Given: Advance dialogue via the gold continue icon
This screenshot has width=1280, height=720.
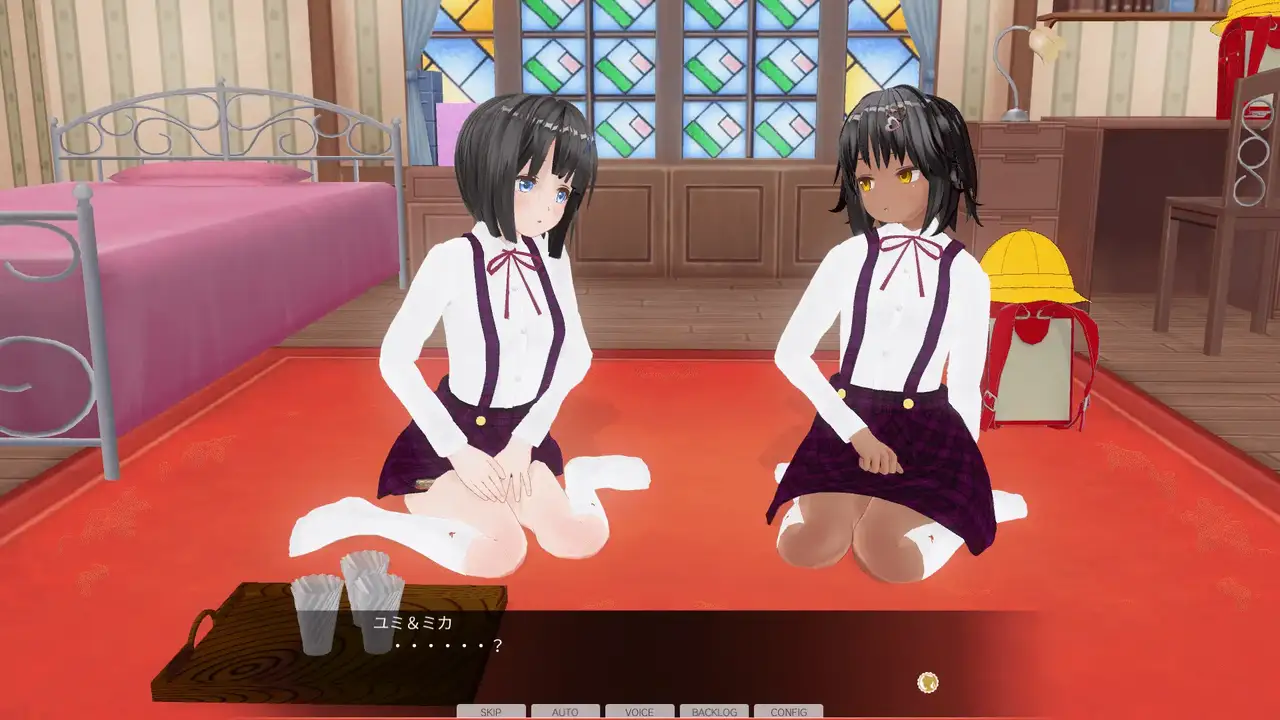Looking at the screenshot, I should 928,683.
